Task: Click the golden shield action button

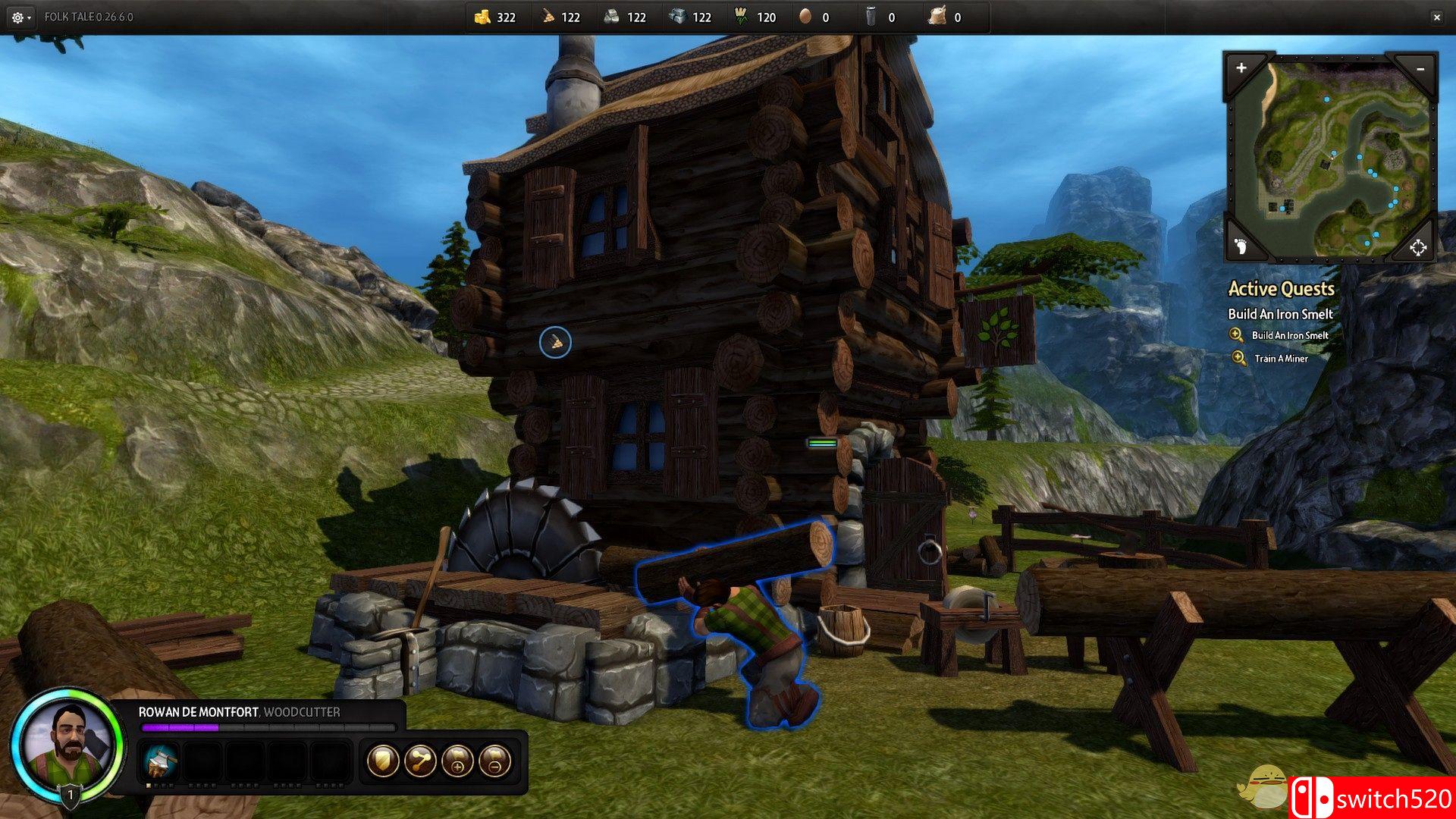Action: tap(383, 761)
